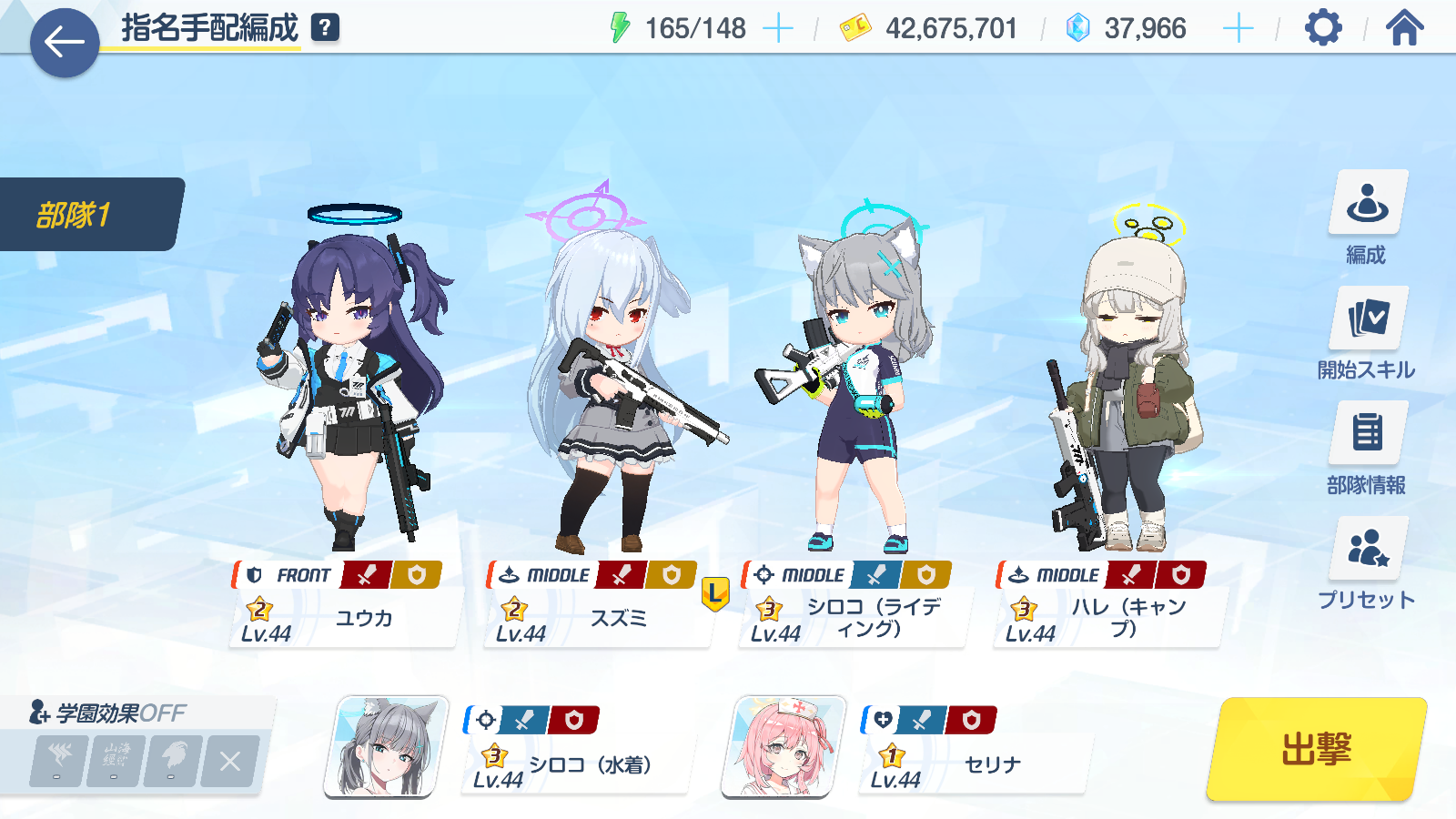Open the help question mark icon
The width and height of the screenshot is (1456, 819).
click(325, 28)
